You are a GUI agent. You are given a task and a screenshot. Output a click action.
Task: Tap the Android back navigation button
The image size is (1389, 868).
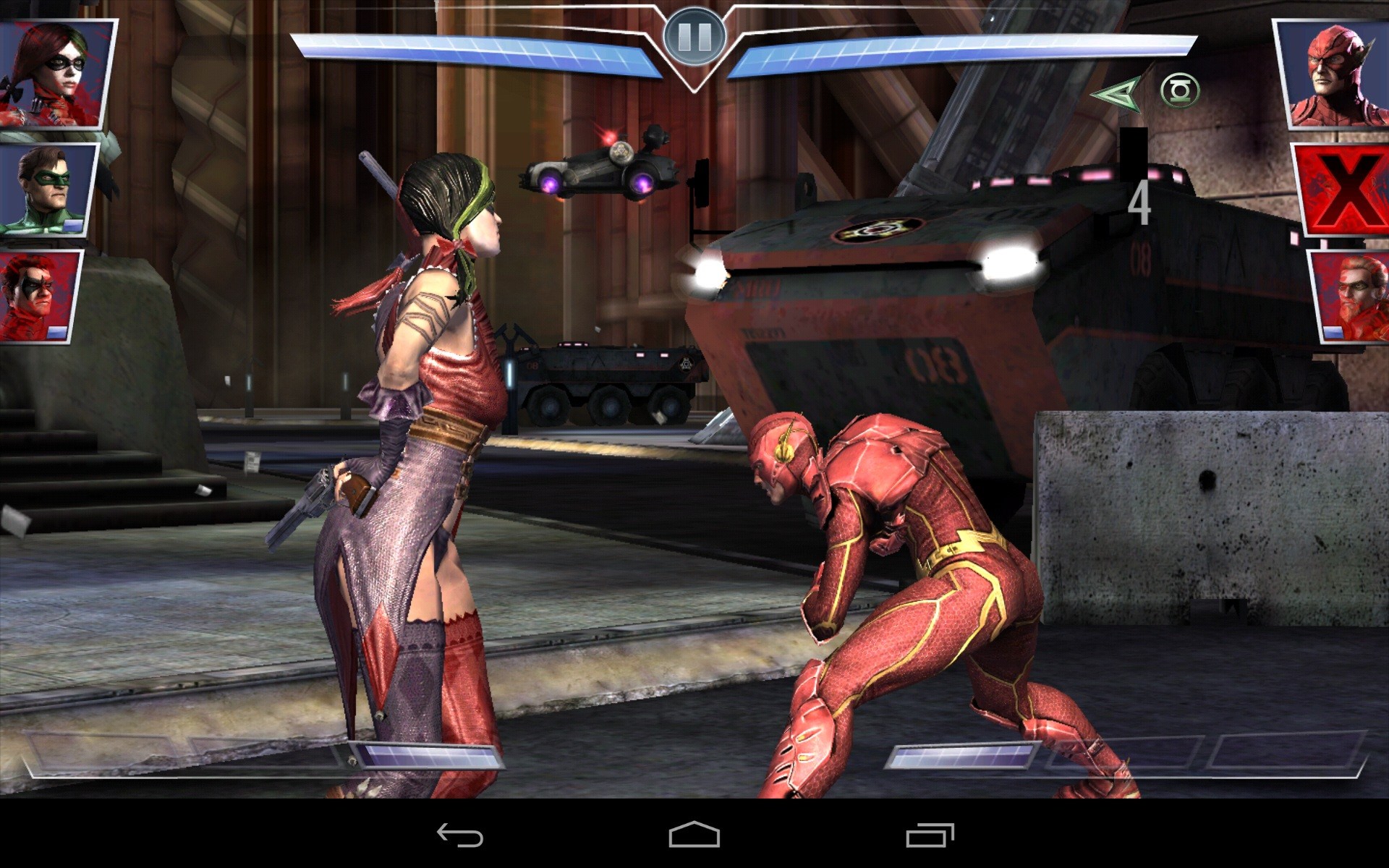pos(460,835)
